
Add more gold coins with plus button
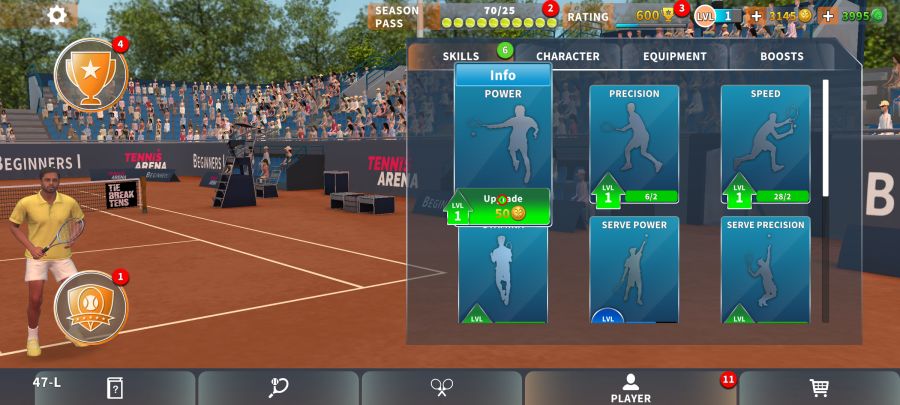coord(756,16)
